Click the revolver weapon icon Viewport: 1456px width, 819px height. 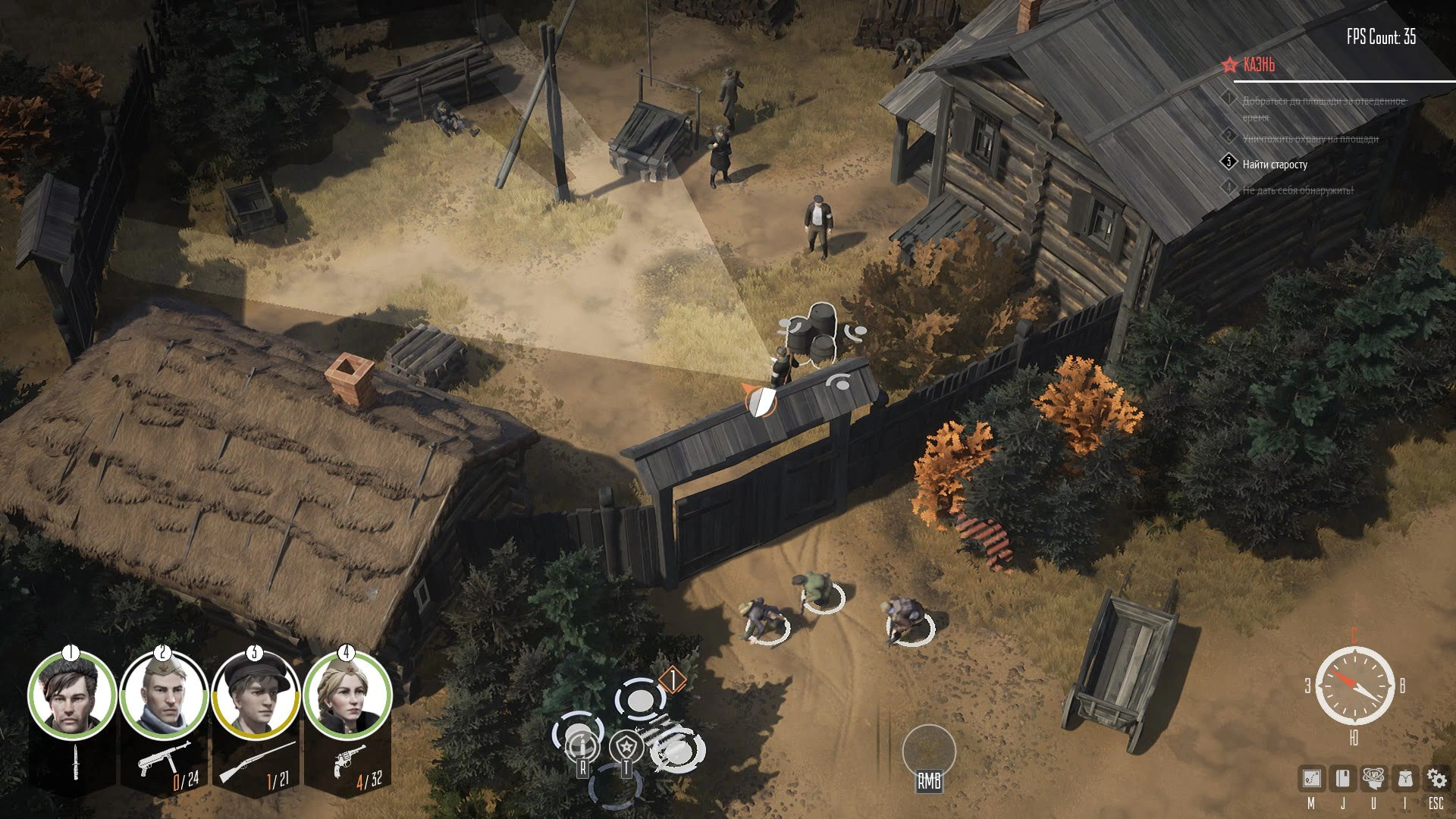(347, 759)
